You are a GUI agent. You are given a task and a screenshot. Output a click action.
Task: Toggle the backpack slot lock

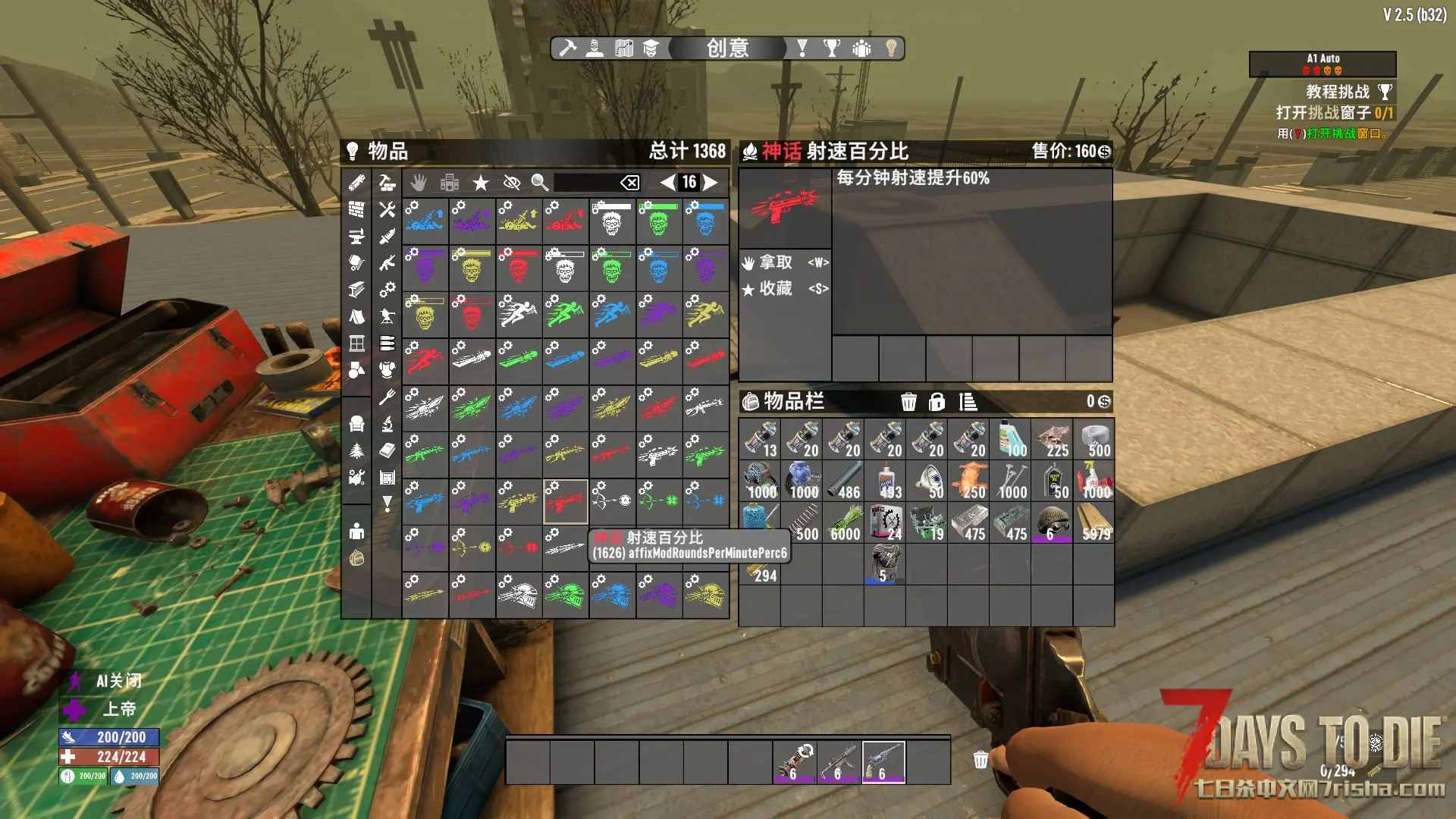coord(937,402)
